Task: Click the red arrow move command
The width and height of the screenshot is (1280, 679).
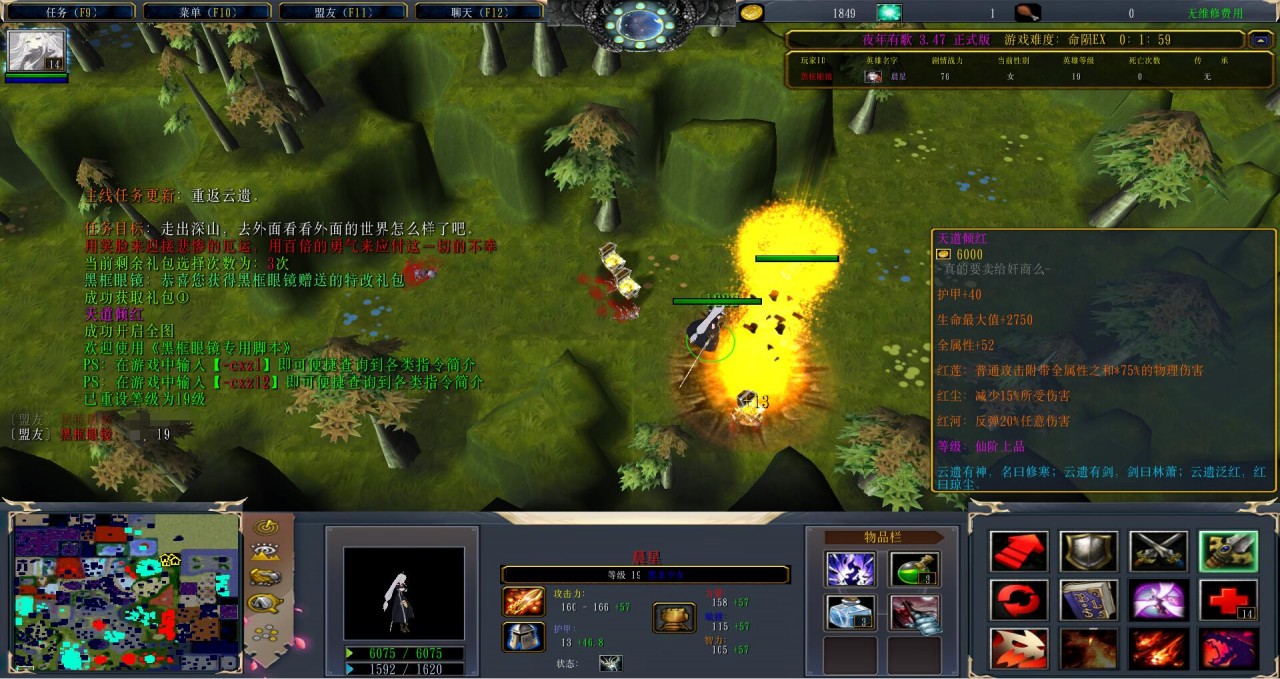Action: [1019, 551]
